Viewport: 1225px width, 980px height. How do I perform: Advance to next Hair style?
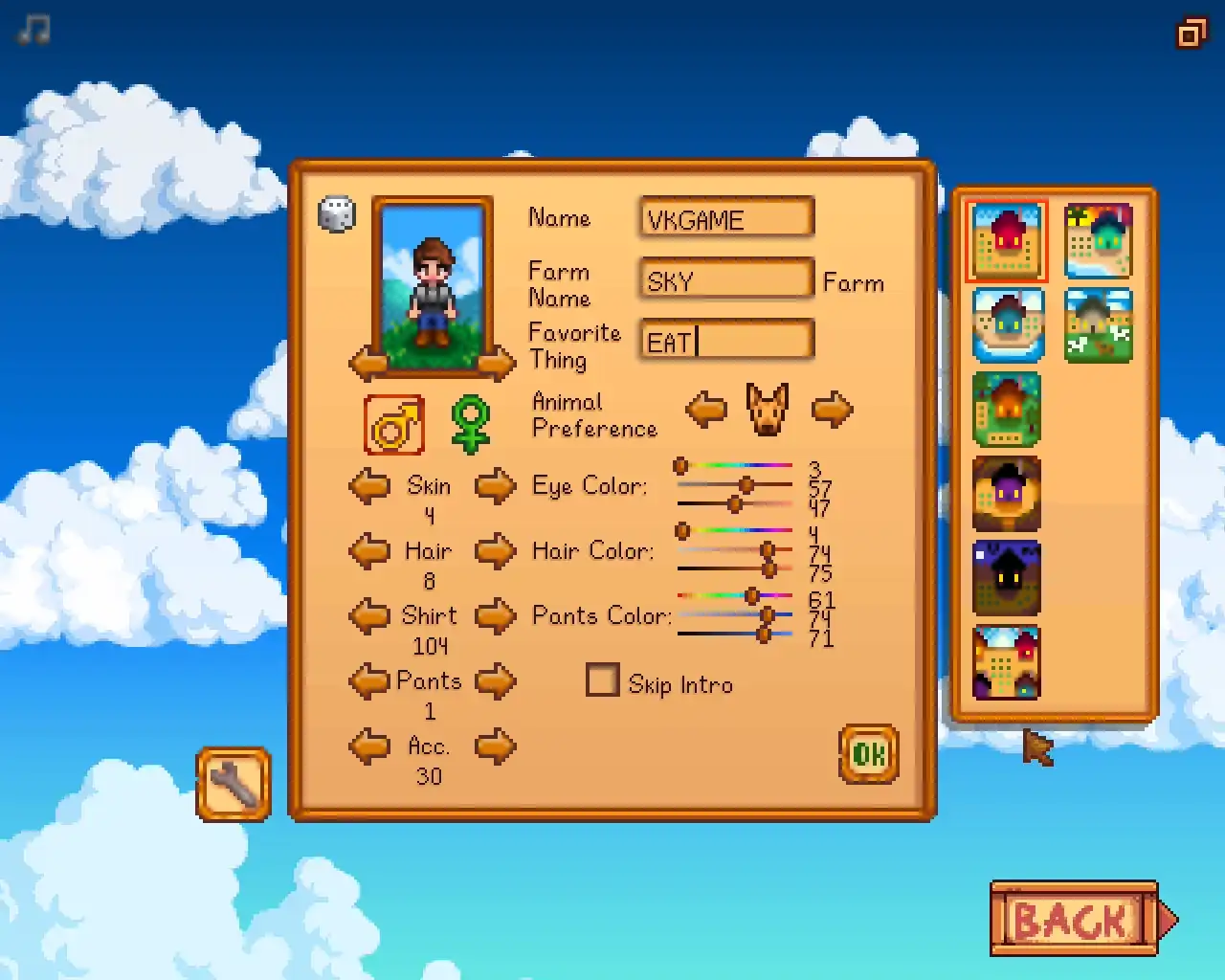pos(495,551)
